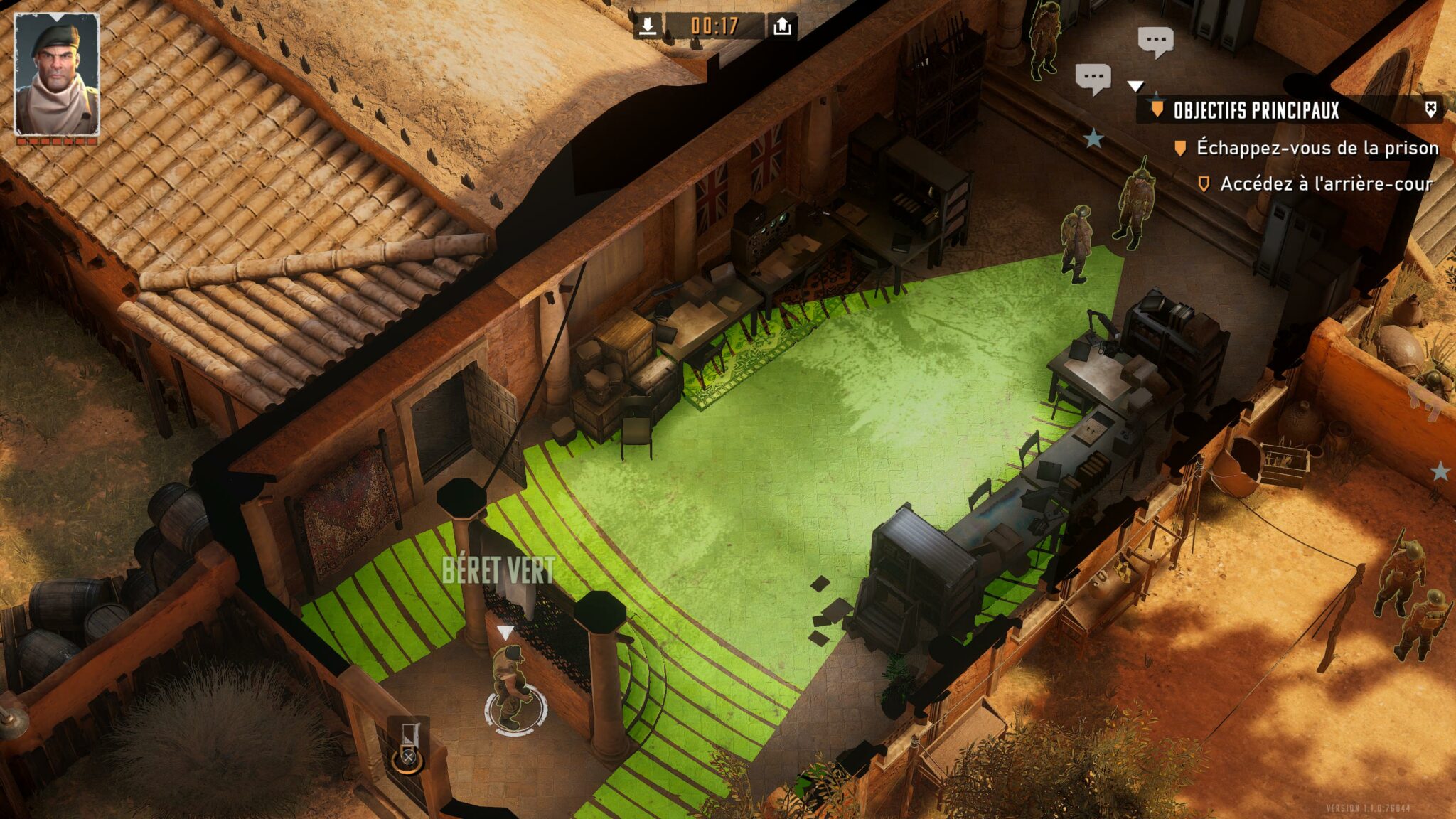
Task: Hide objectives using the shield X icon
Action: tap(1430, 109)
